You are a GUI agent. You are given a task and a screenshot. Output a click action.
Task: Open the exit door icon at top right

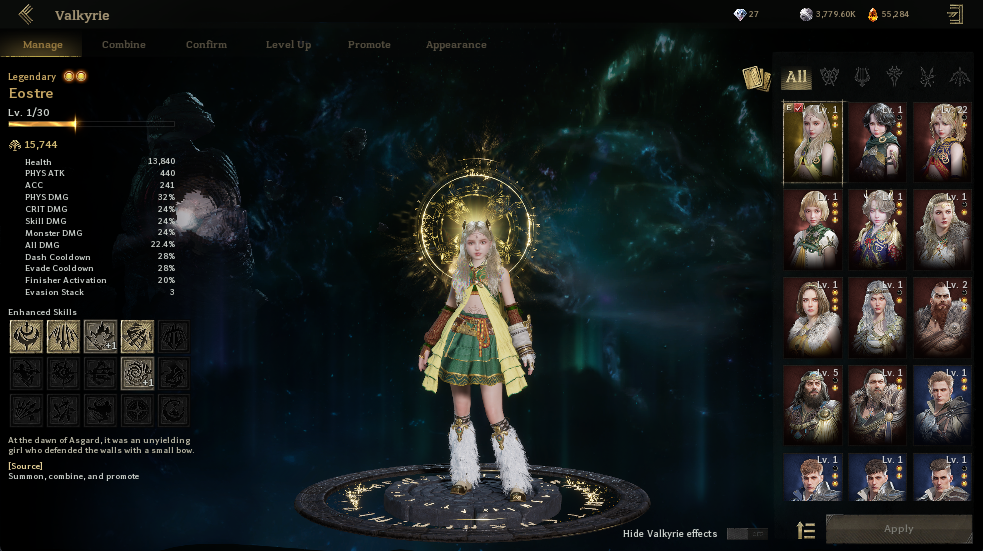[x=955, y=14]
